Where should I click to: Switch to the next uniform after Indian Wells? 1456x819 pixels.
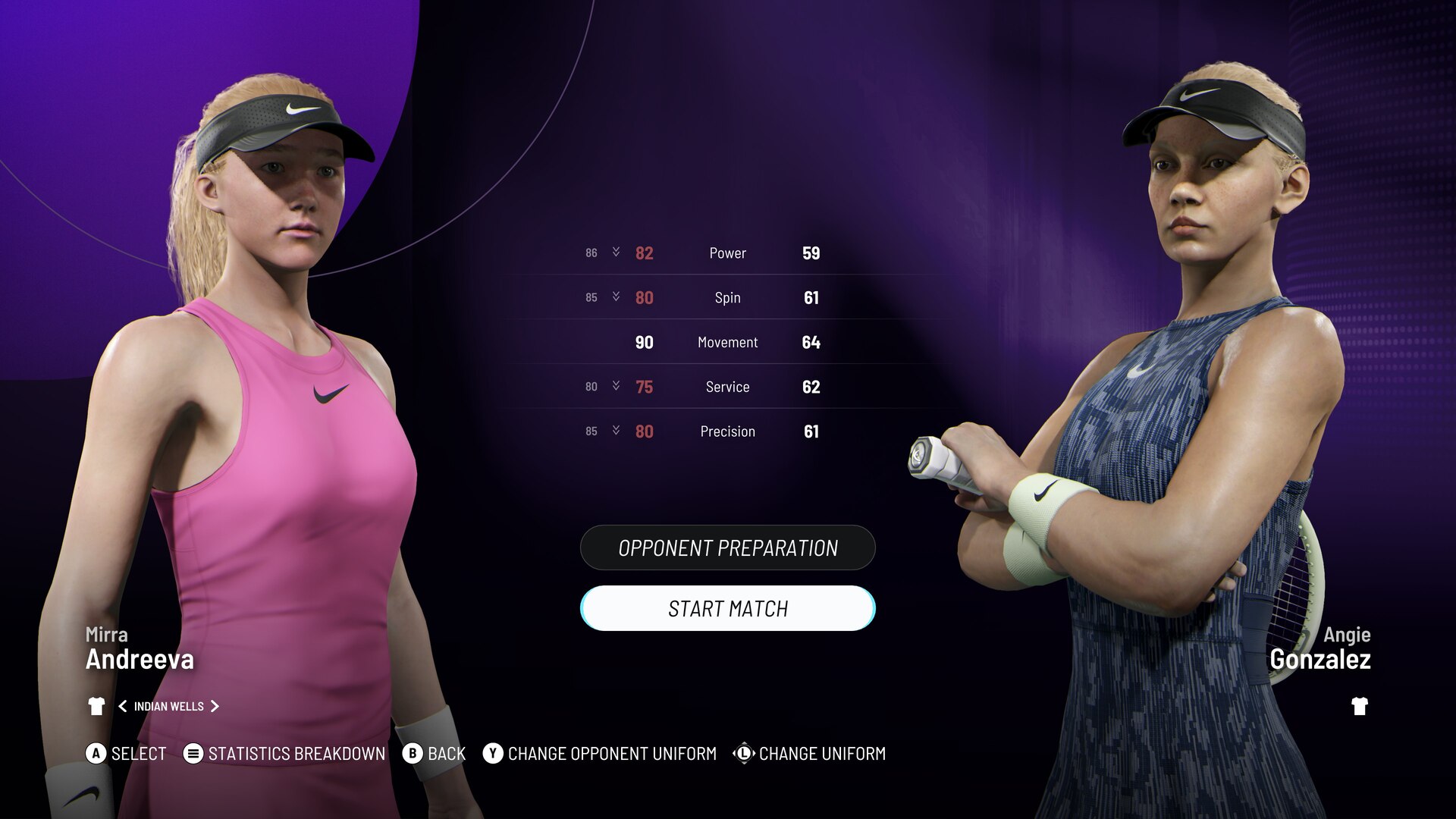tap(215, 706)
